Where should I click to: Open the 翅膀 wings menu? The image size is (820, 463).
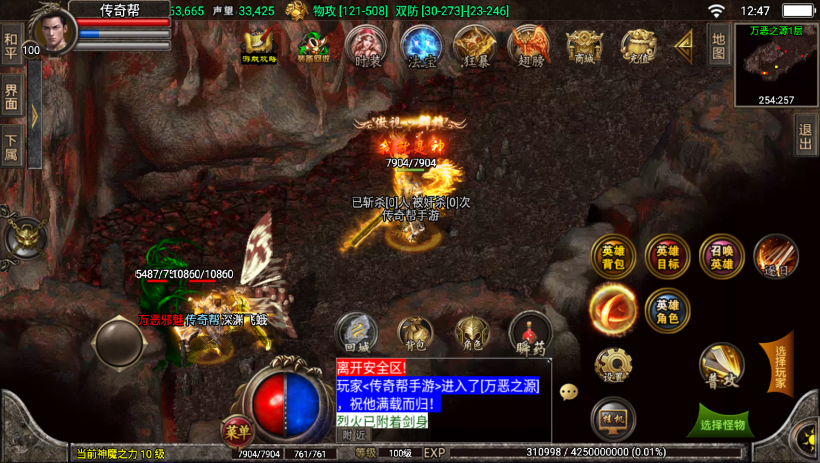click(528, 46)
